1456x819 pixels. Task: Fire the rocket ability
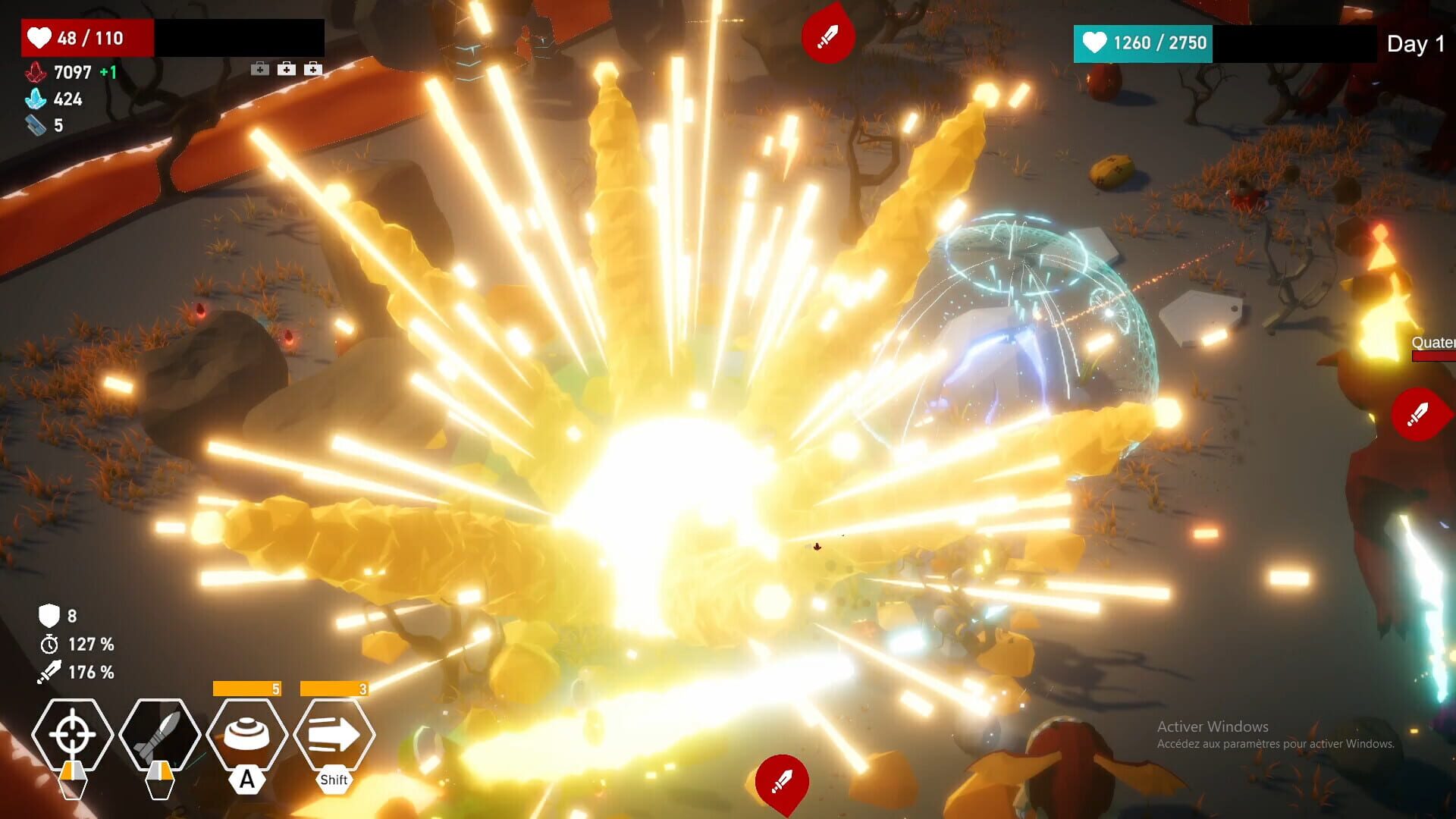coord(161,734)
